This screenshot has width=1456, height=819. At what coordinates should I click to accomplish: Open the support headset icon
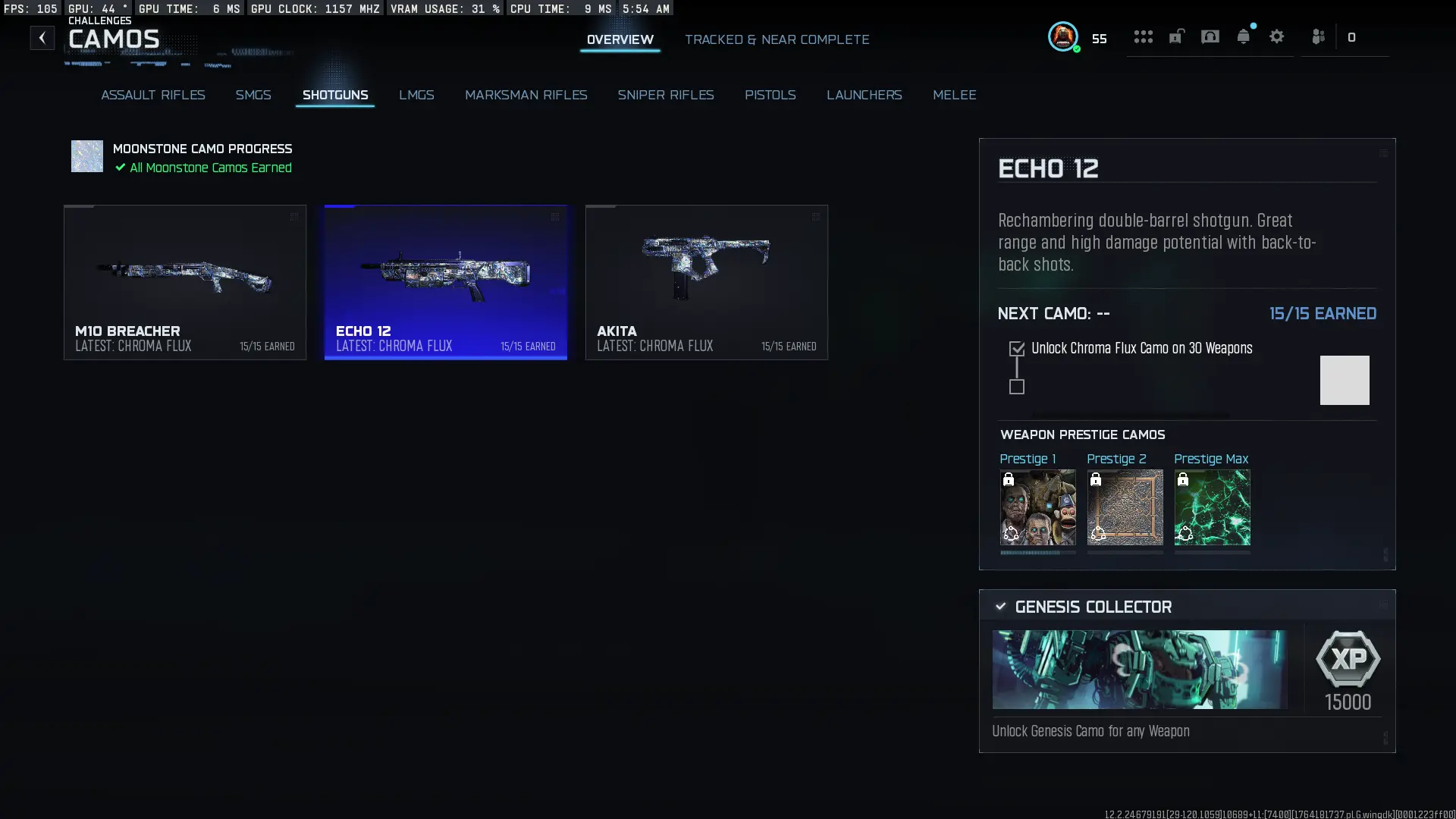click(x=1210, y=36)
